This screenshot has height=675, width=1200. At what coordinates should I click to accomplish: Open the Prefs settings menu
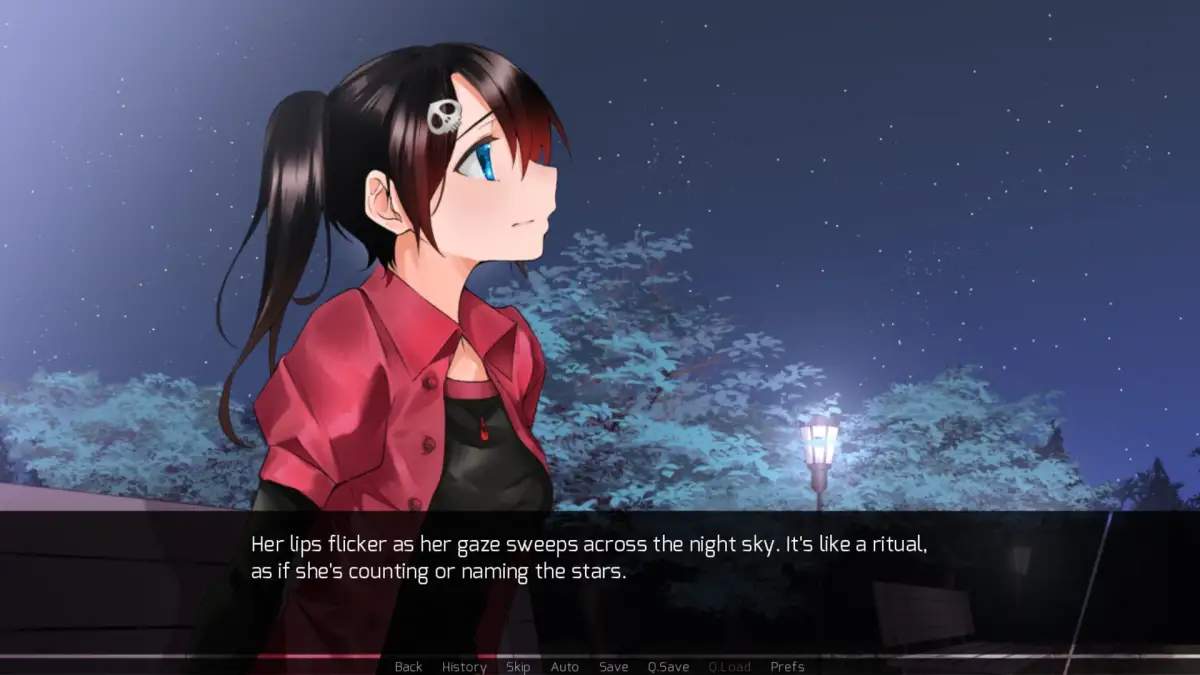(x=787, y=667)
